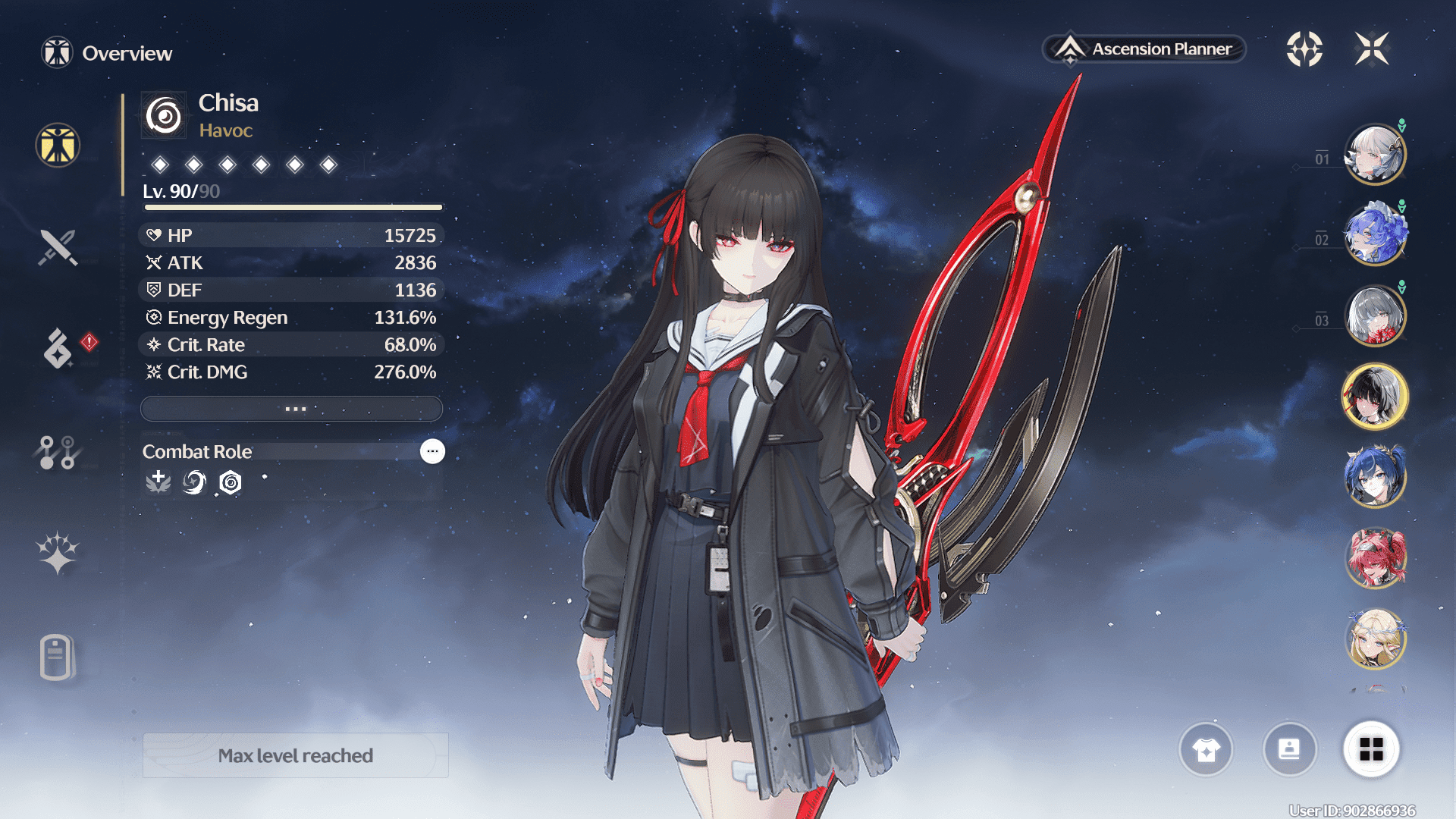Open the outfit wardrobe button
1456x819 pixels.
[x=1206, y=750]
